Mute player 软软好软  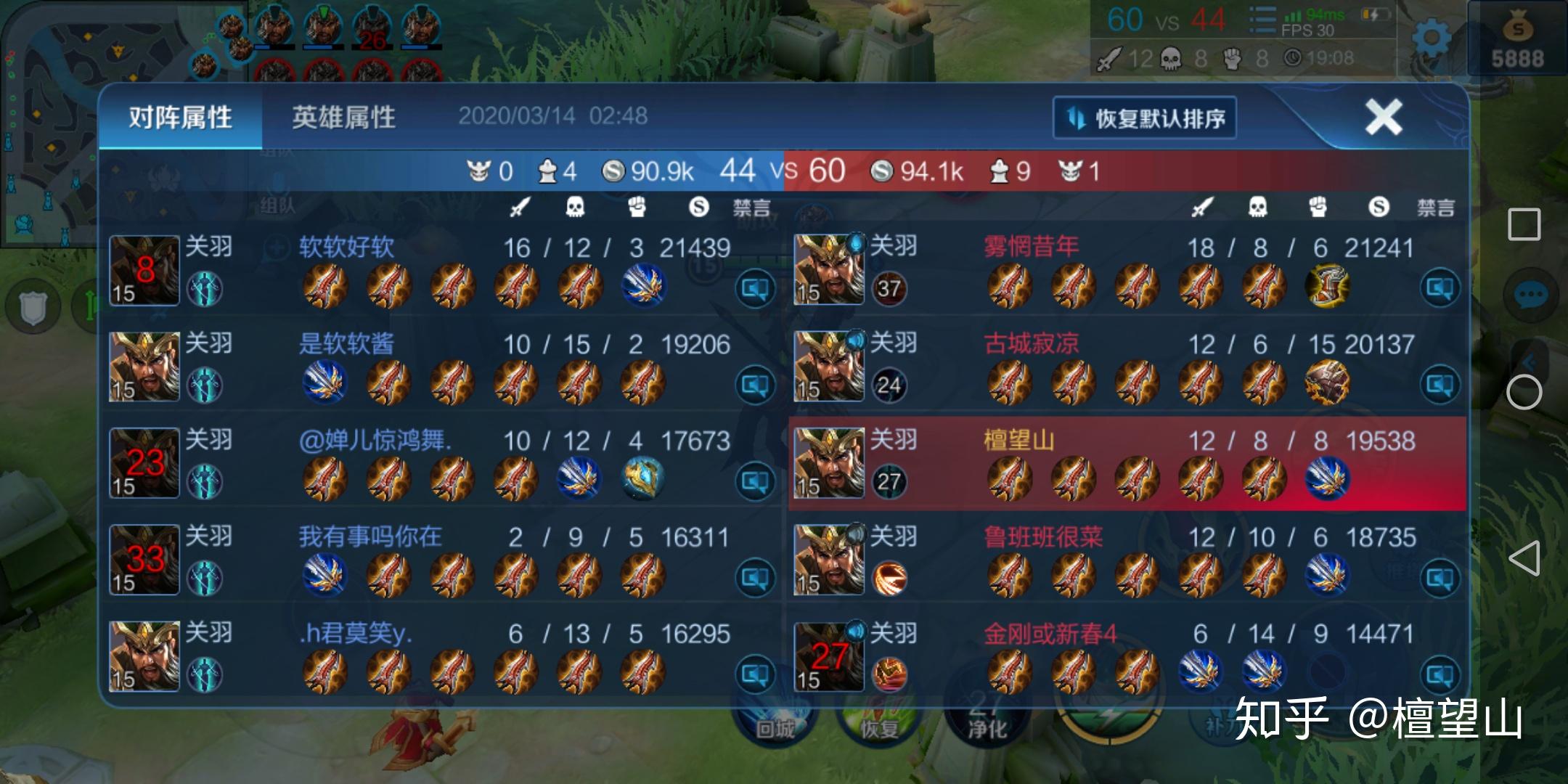(755, 289)
